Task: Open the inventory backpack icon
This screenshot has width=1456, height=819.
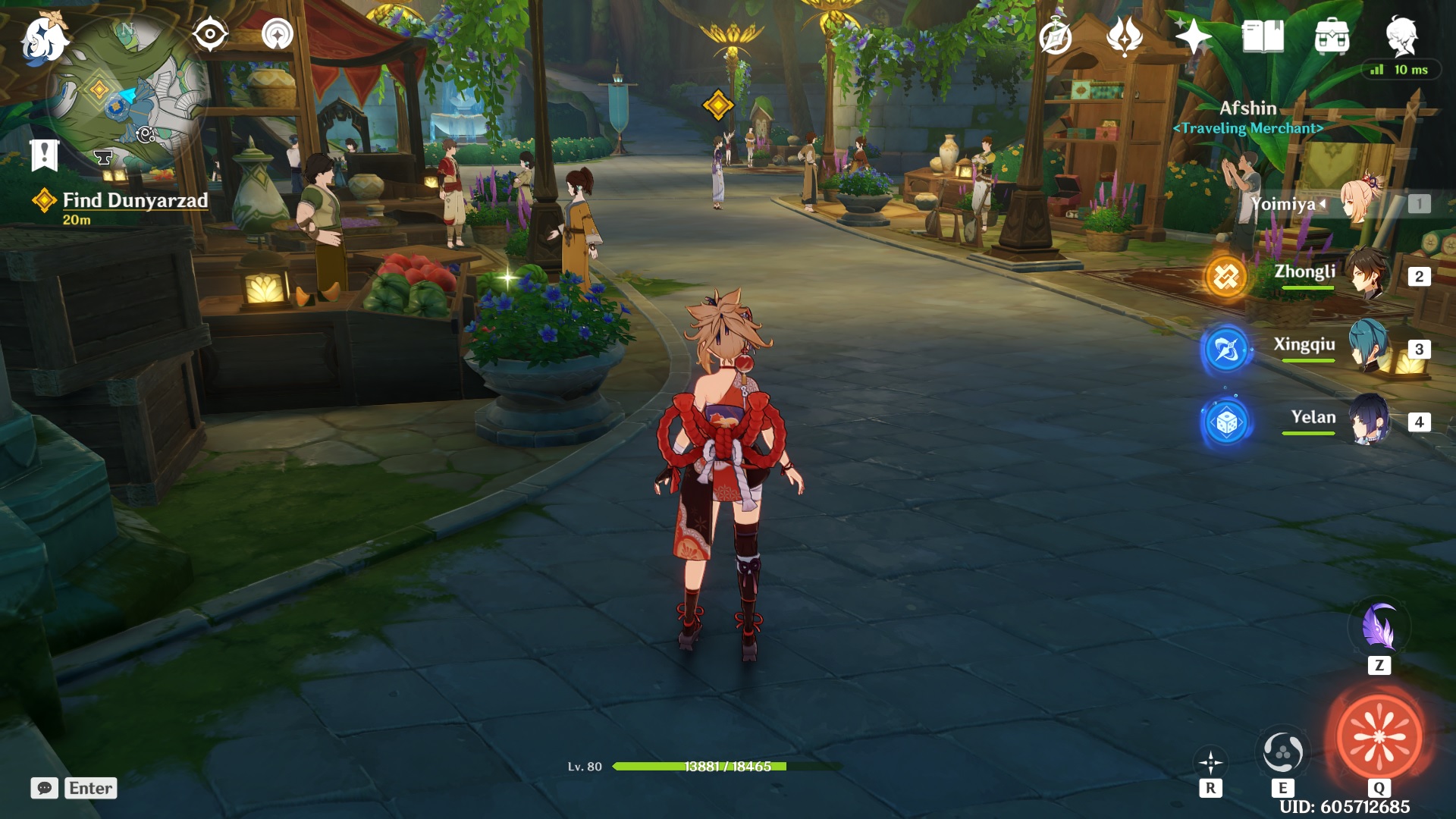Action: [1332, 36]
